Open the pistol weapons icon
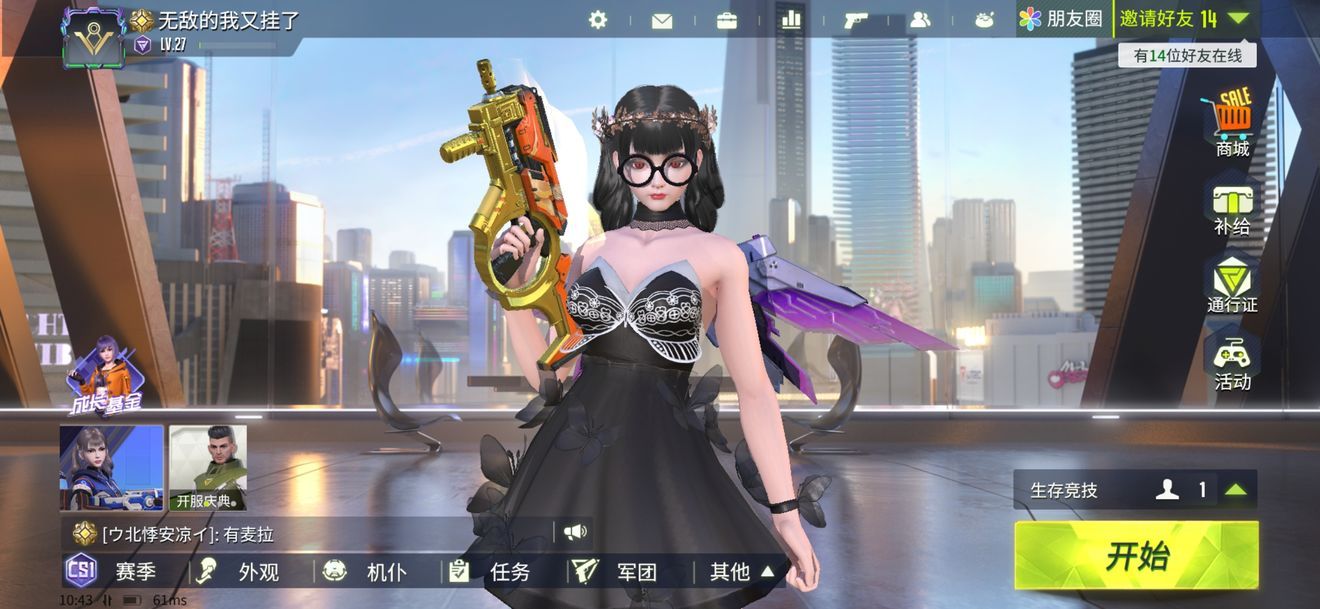The width and height of the screenshot is (1320, 609). point(856,20)
